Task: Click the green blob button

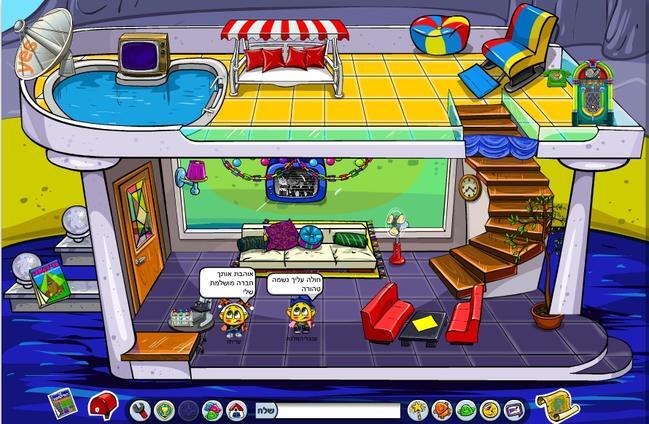Action: 466,409
